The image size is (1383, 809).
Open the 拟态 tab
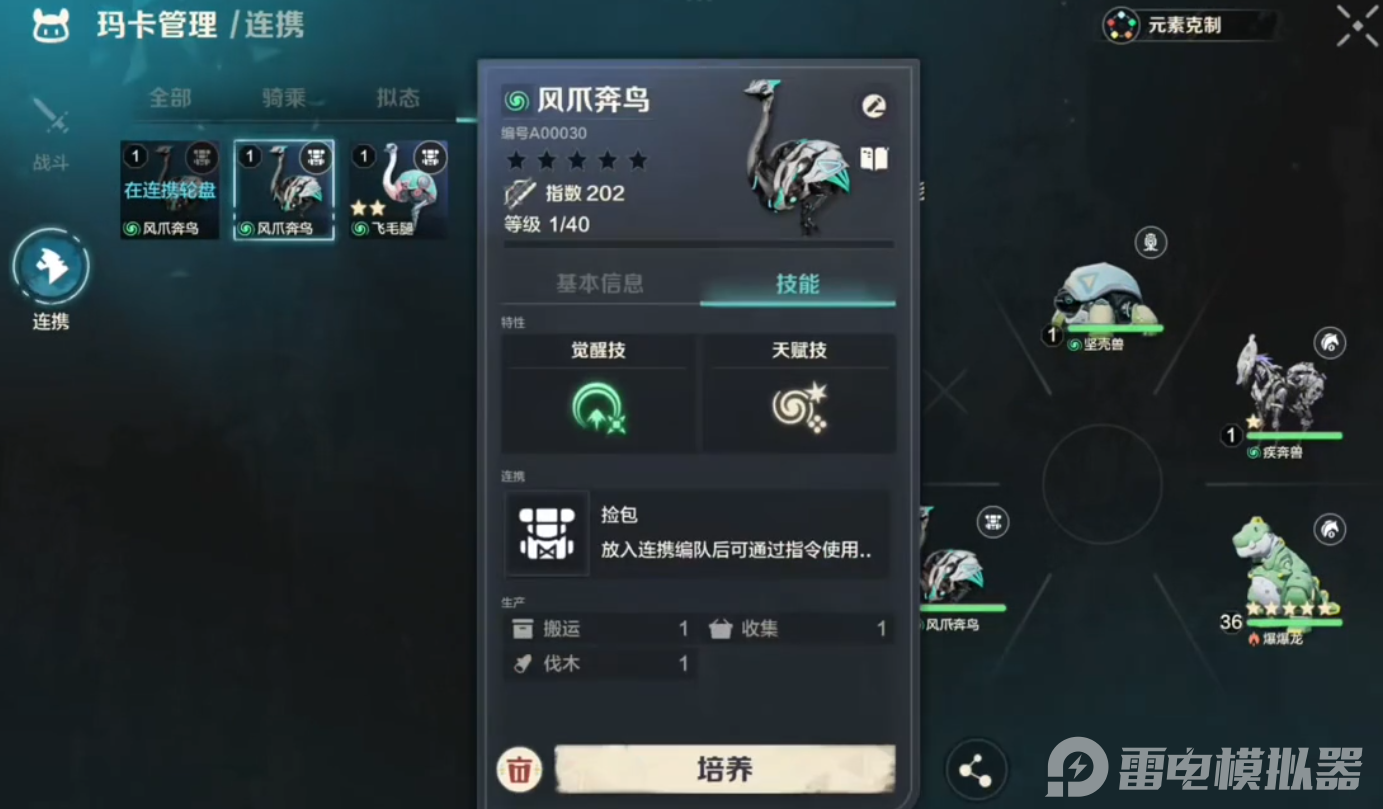[397, 100]
